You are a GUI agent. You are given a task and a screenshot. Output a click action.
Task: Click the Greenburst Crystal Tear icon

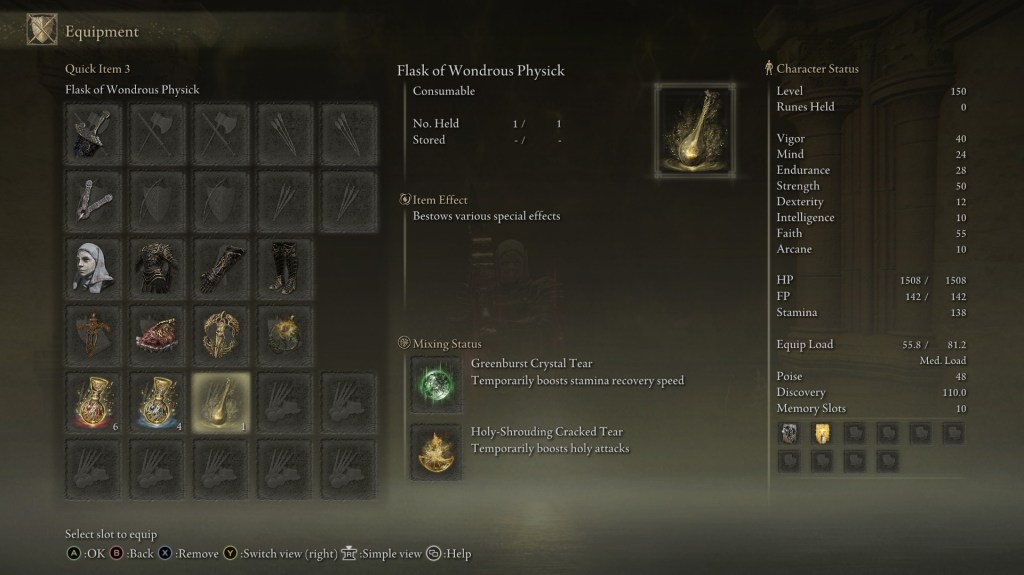coord(437,383)
